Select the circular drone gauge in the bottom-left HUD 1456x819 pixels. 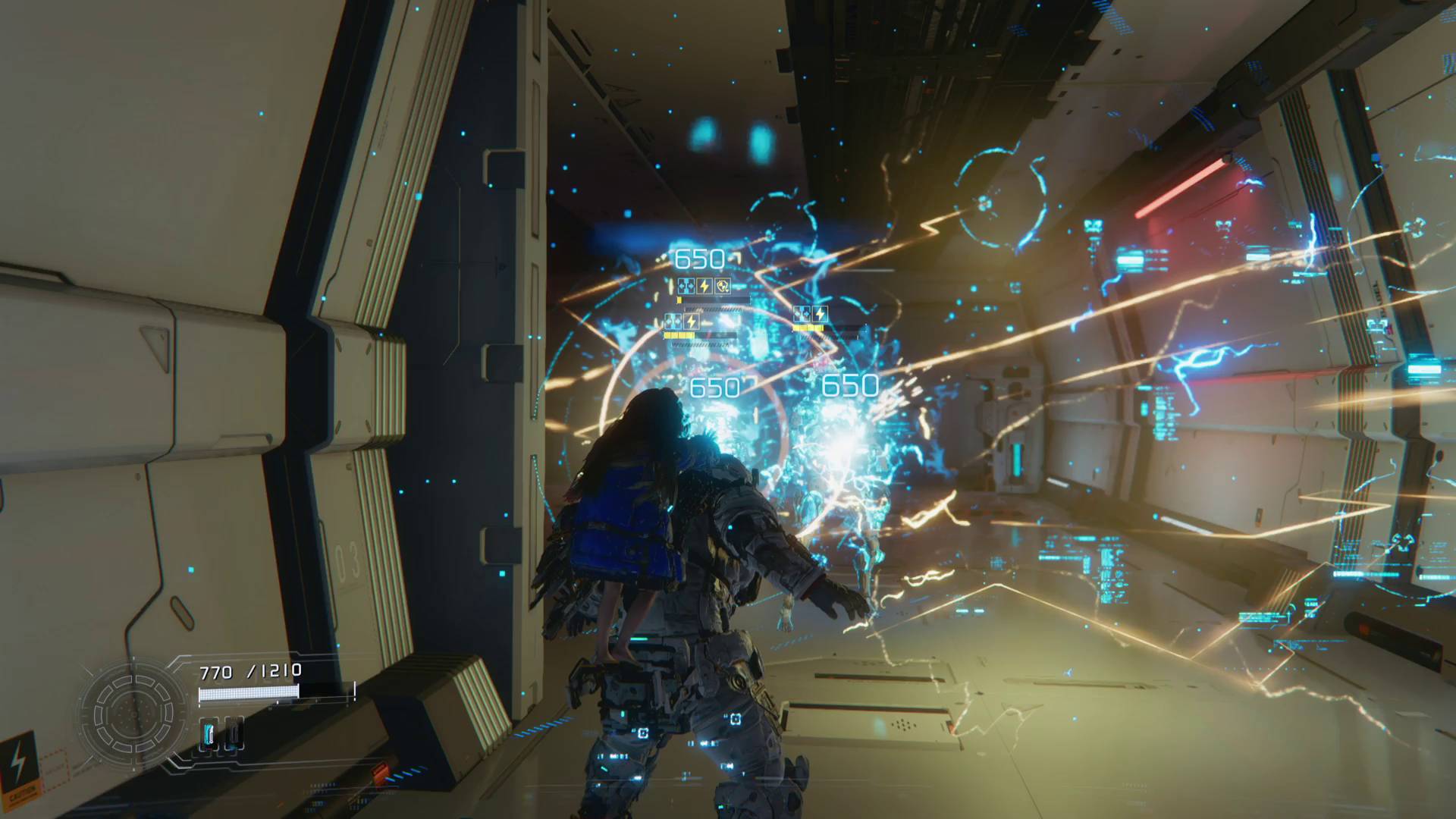coord(134,714)
